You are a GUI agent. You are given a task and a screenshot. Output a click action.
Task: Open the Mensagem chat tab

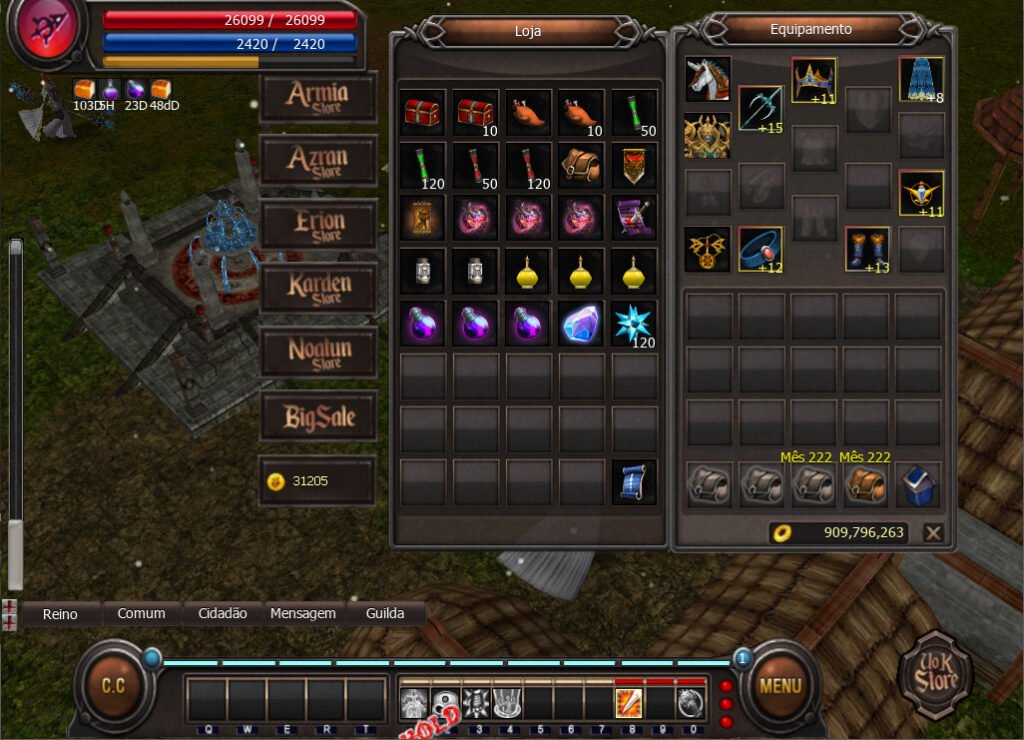[303, 614]
